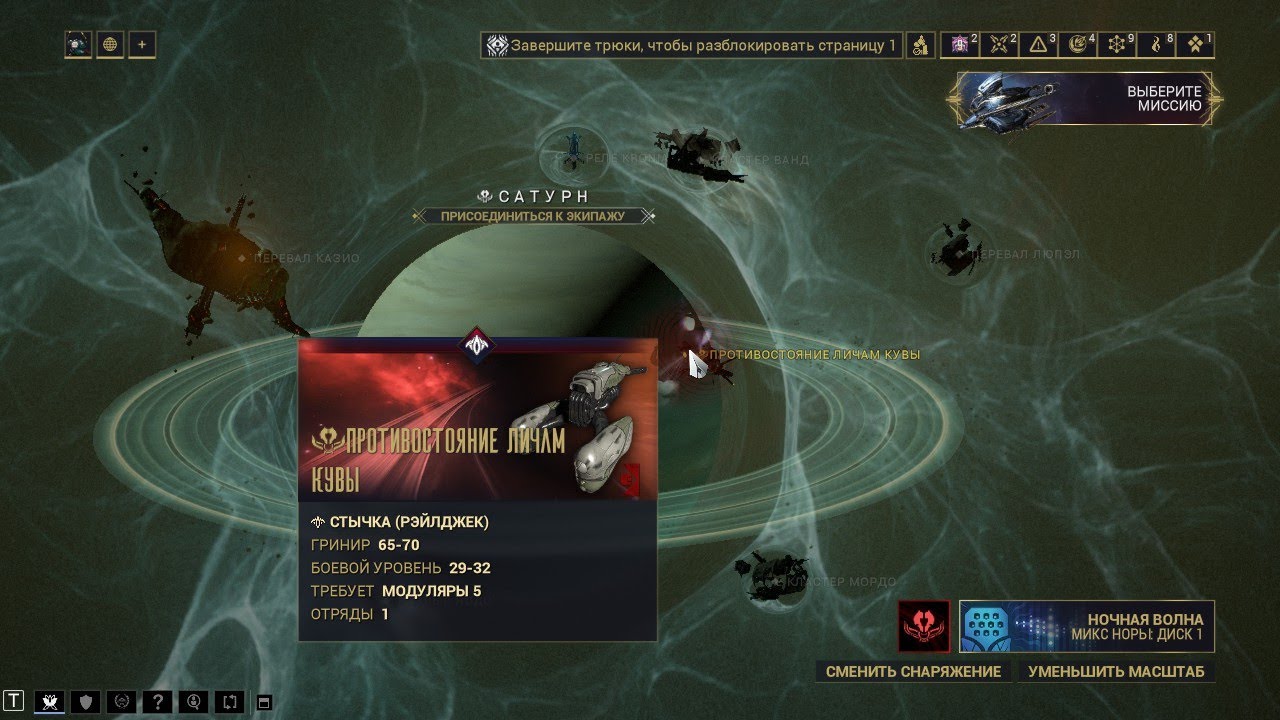Open the globe icon beside the player avatar
The image size is (1280, 720).
(x=110, y=44)
